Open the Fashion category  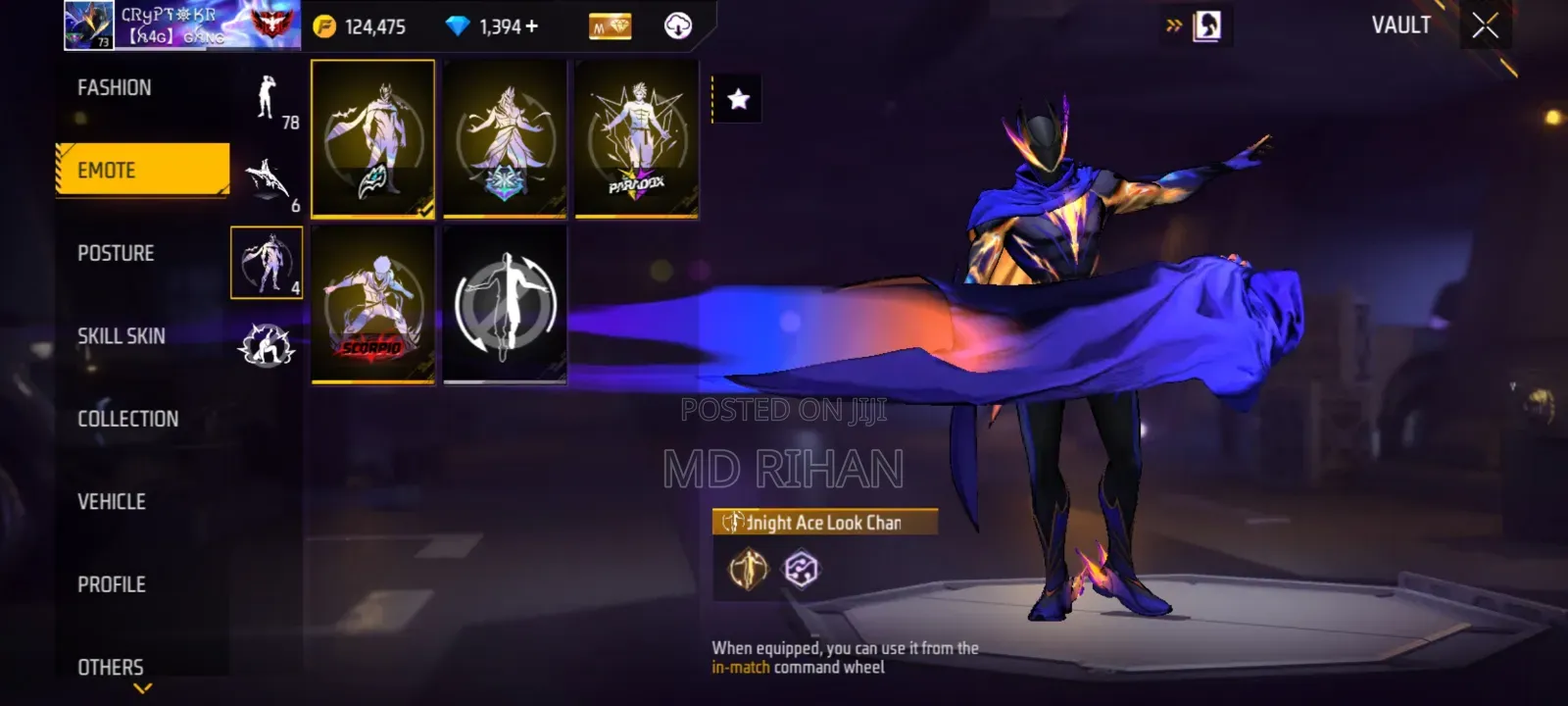(x=115, y=88)
